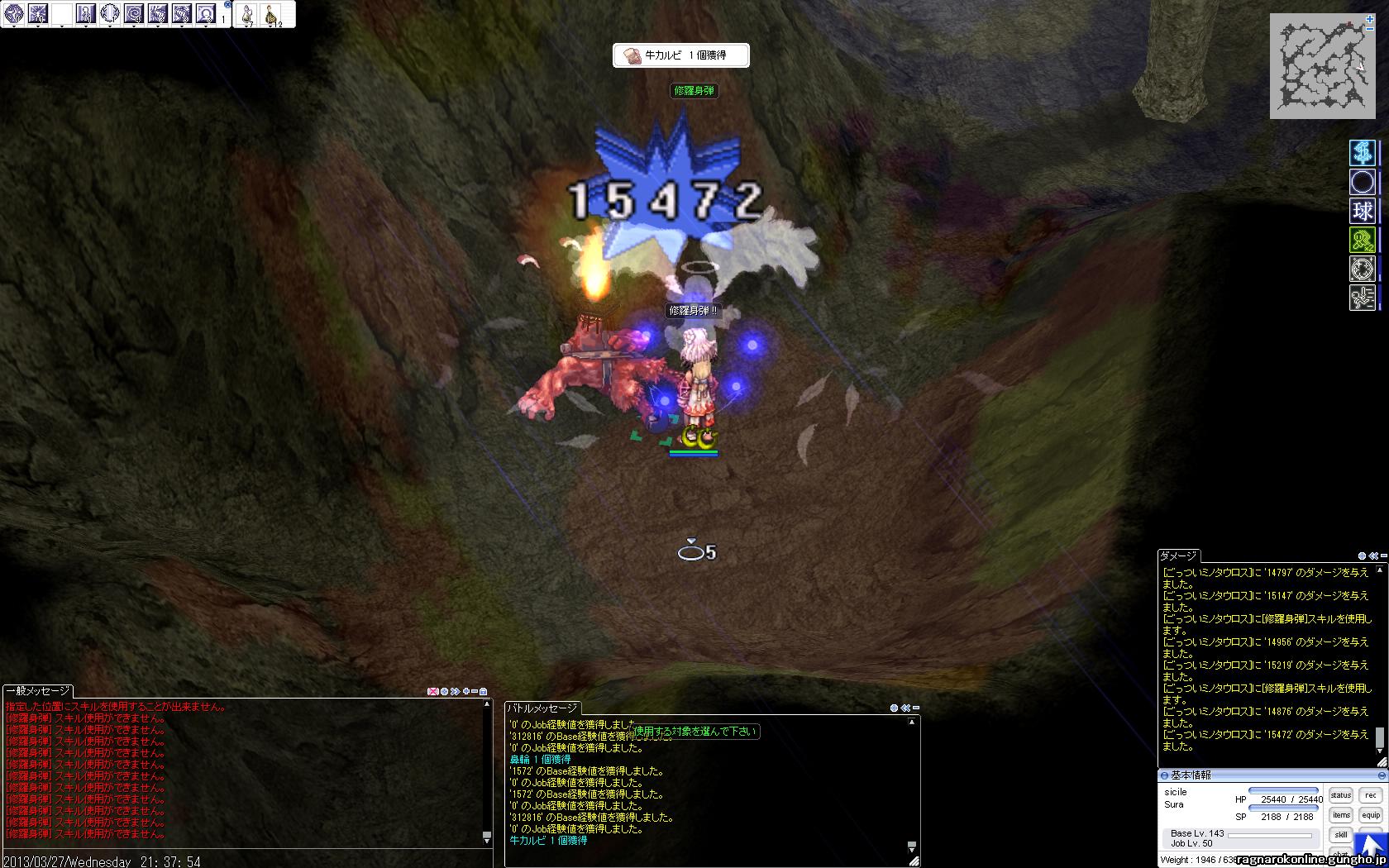
Task: Use the yellow potion hotbar slot
Action: [x=270, y=14]
